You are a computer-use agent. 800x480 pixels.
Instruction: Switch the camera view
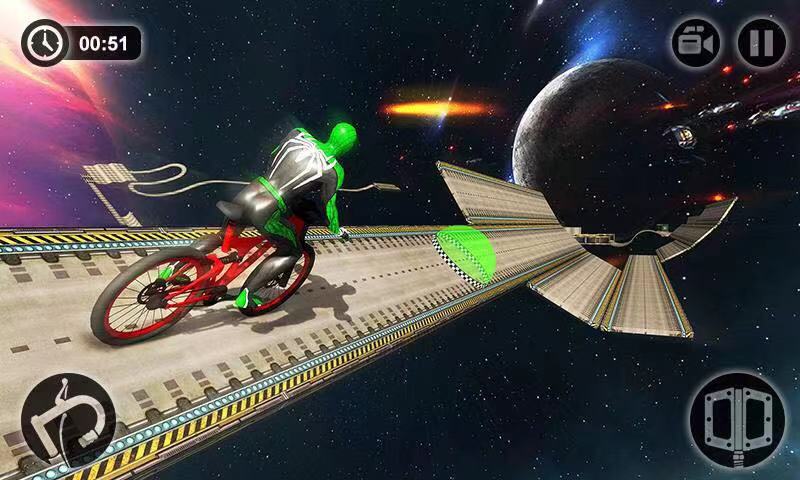[696, 44]
